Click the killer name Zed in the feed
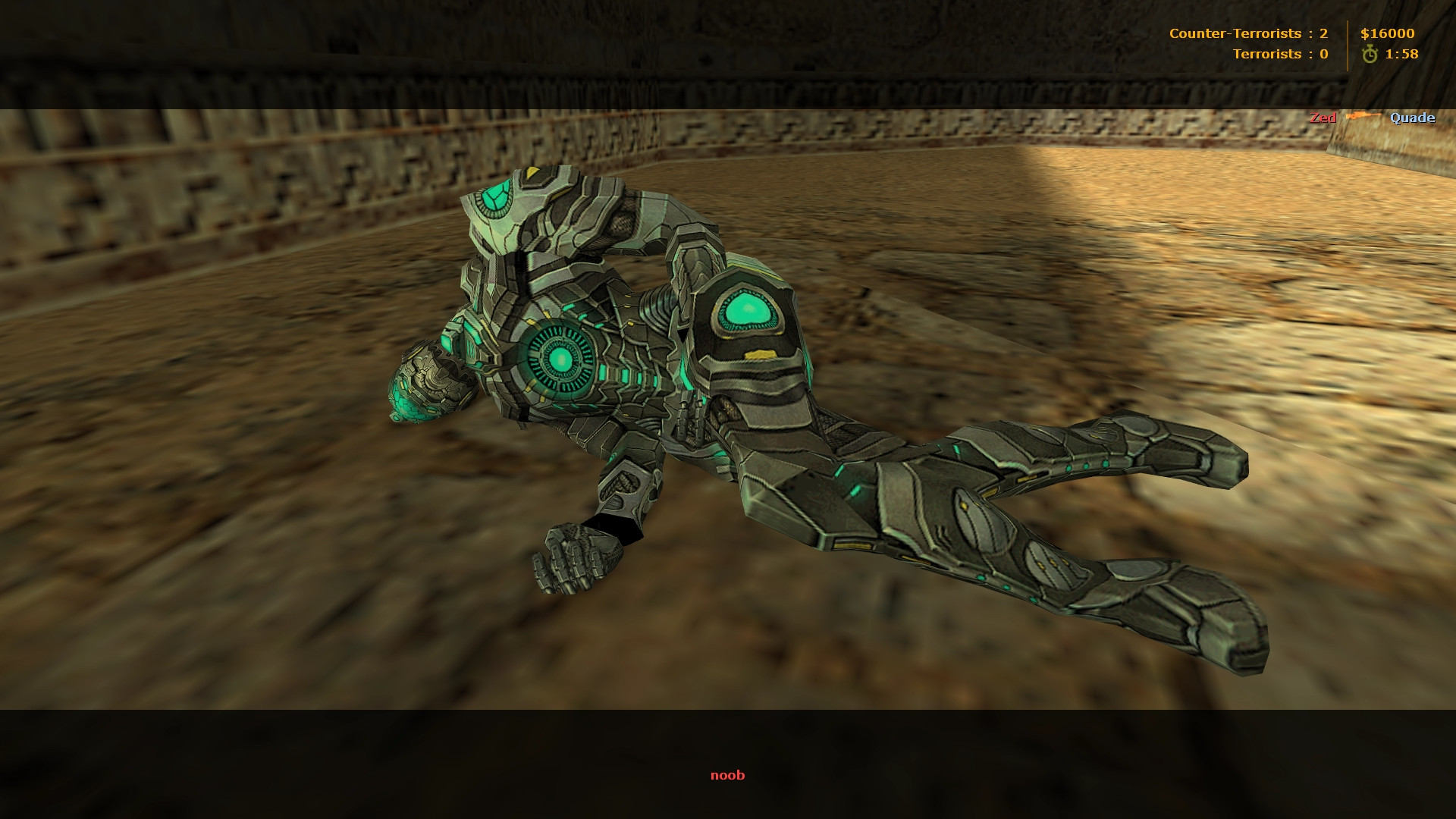 (x=1322, y=118)
